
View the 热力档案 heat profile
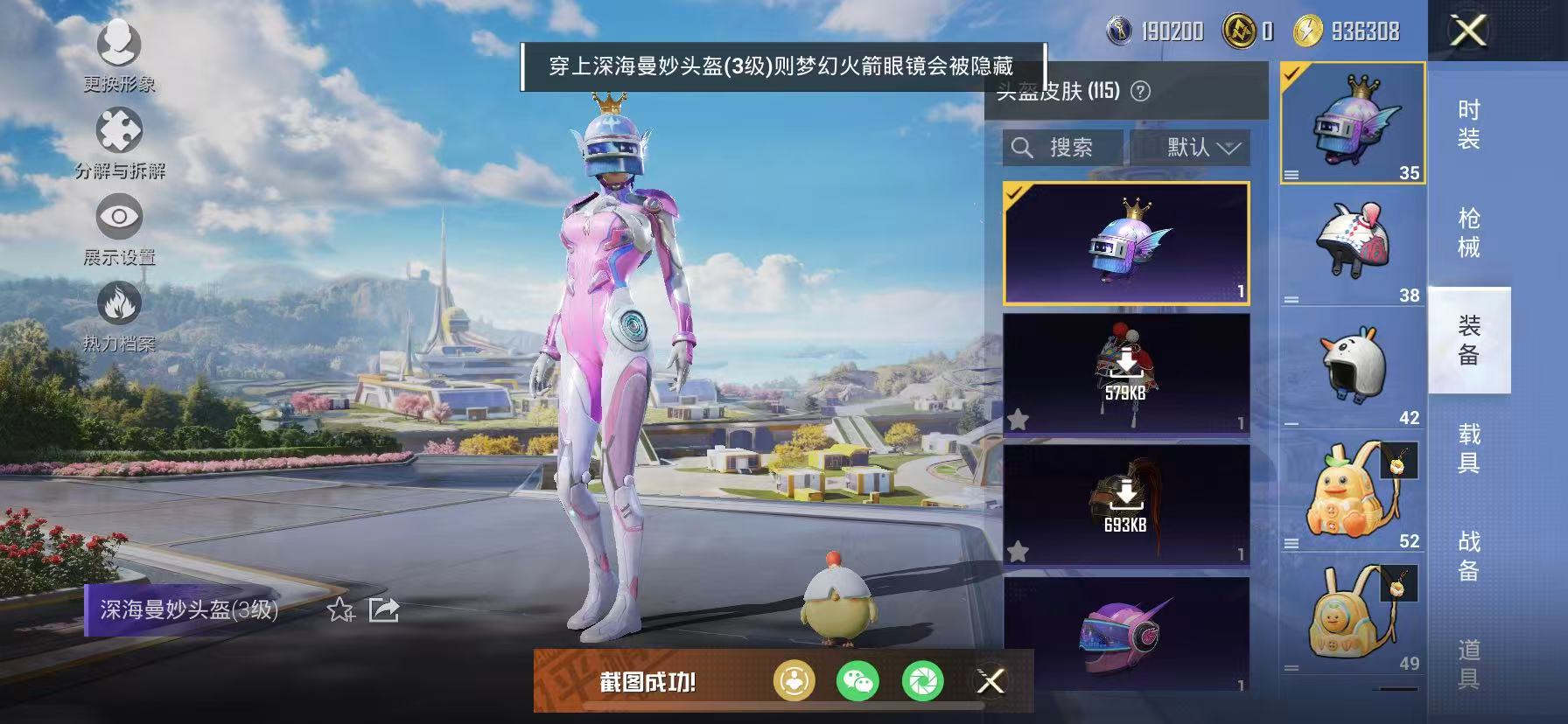point(120,315)
